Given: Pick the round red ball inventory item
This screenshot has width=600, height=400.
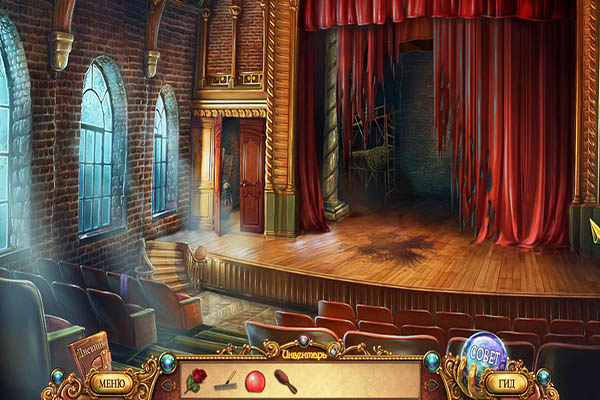Looking at the screenshot, I should click(x=254, y=380).
